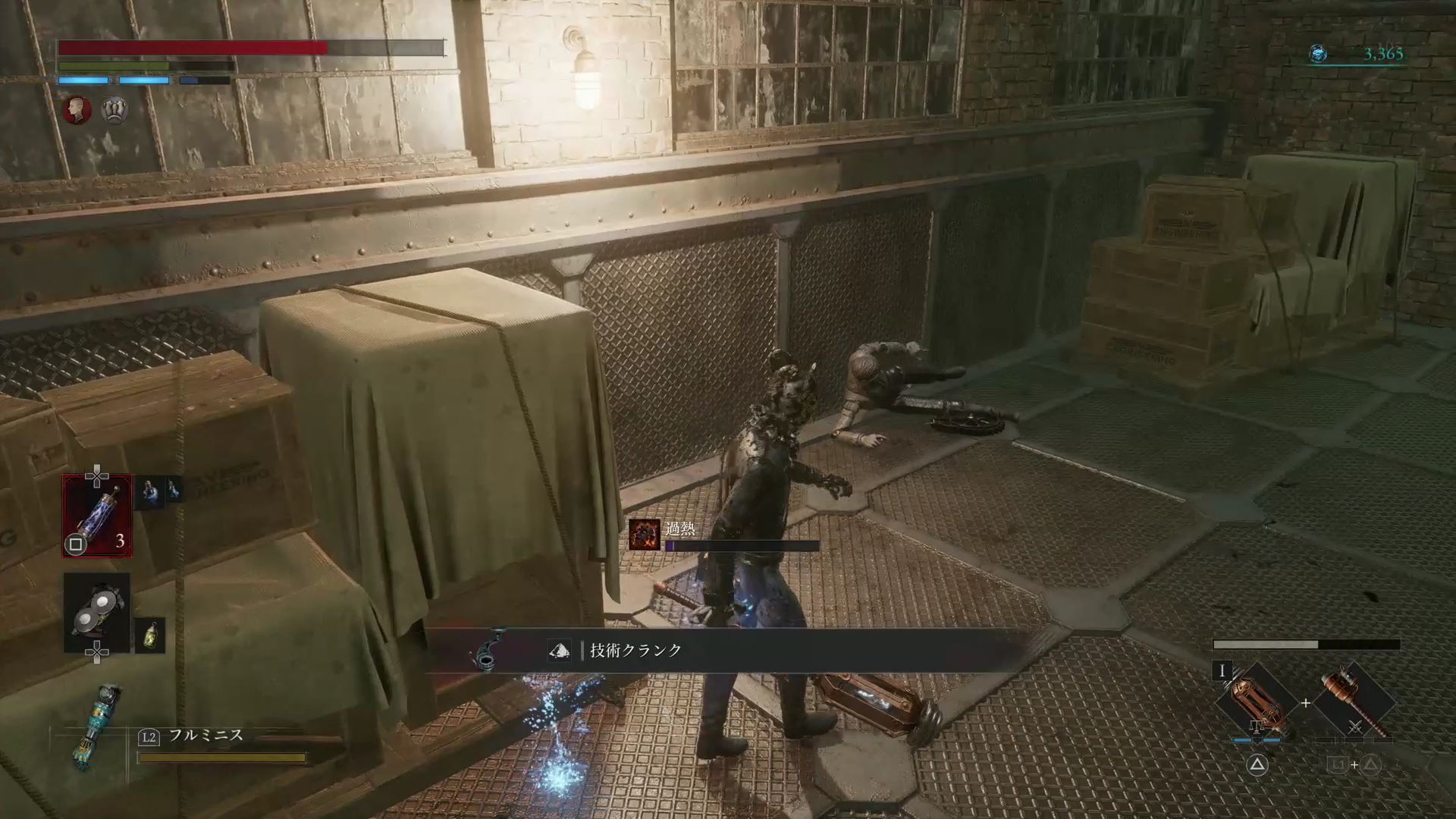Choose the yellow lantern item icon
This screenshot has height=819, width=1456.
150,635
